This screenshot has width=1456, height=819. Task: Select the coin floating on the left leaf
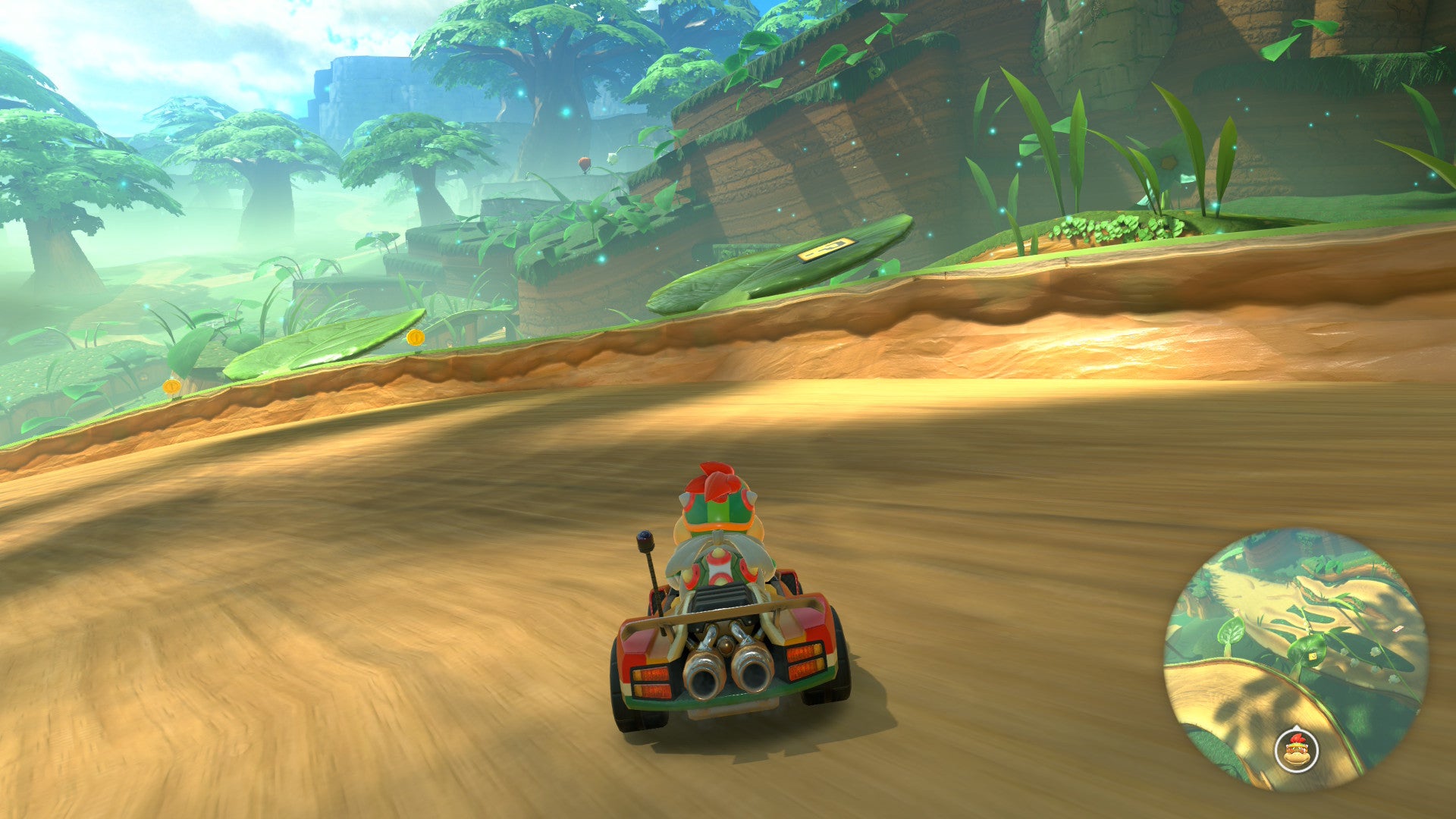point(416,339)
